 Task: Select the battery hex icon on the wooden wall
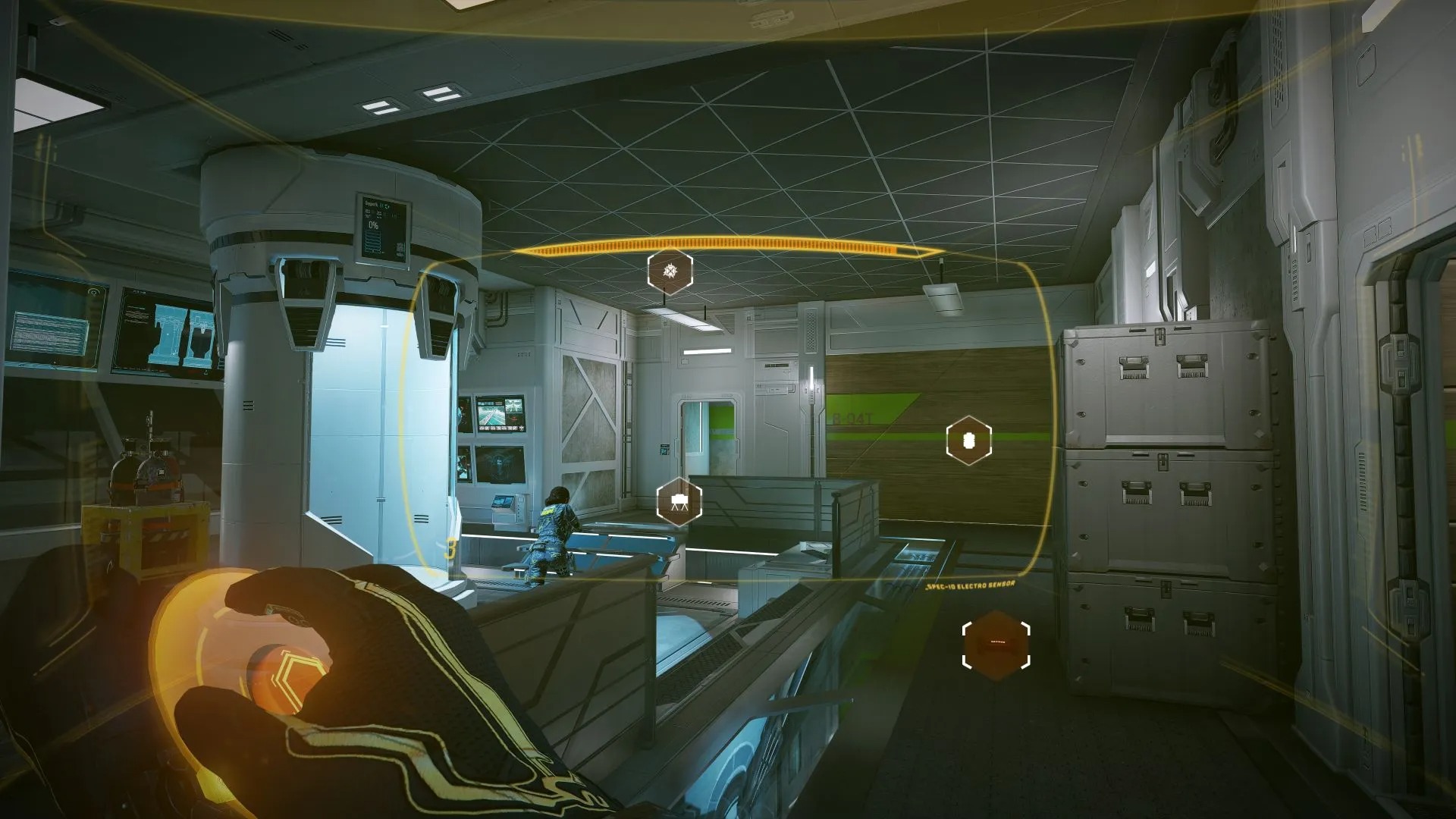968,440
